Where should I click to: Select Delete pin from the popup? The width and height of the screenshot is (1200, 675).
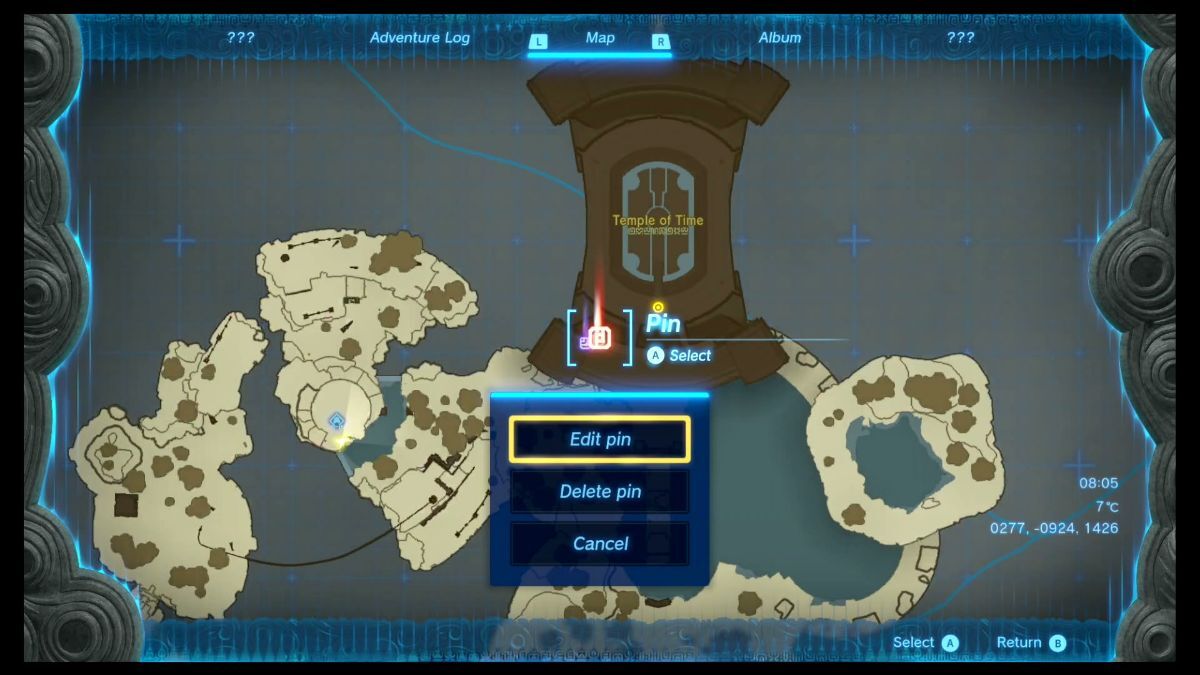[x=599, y=491]
